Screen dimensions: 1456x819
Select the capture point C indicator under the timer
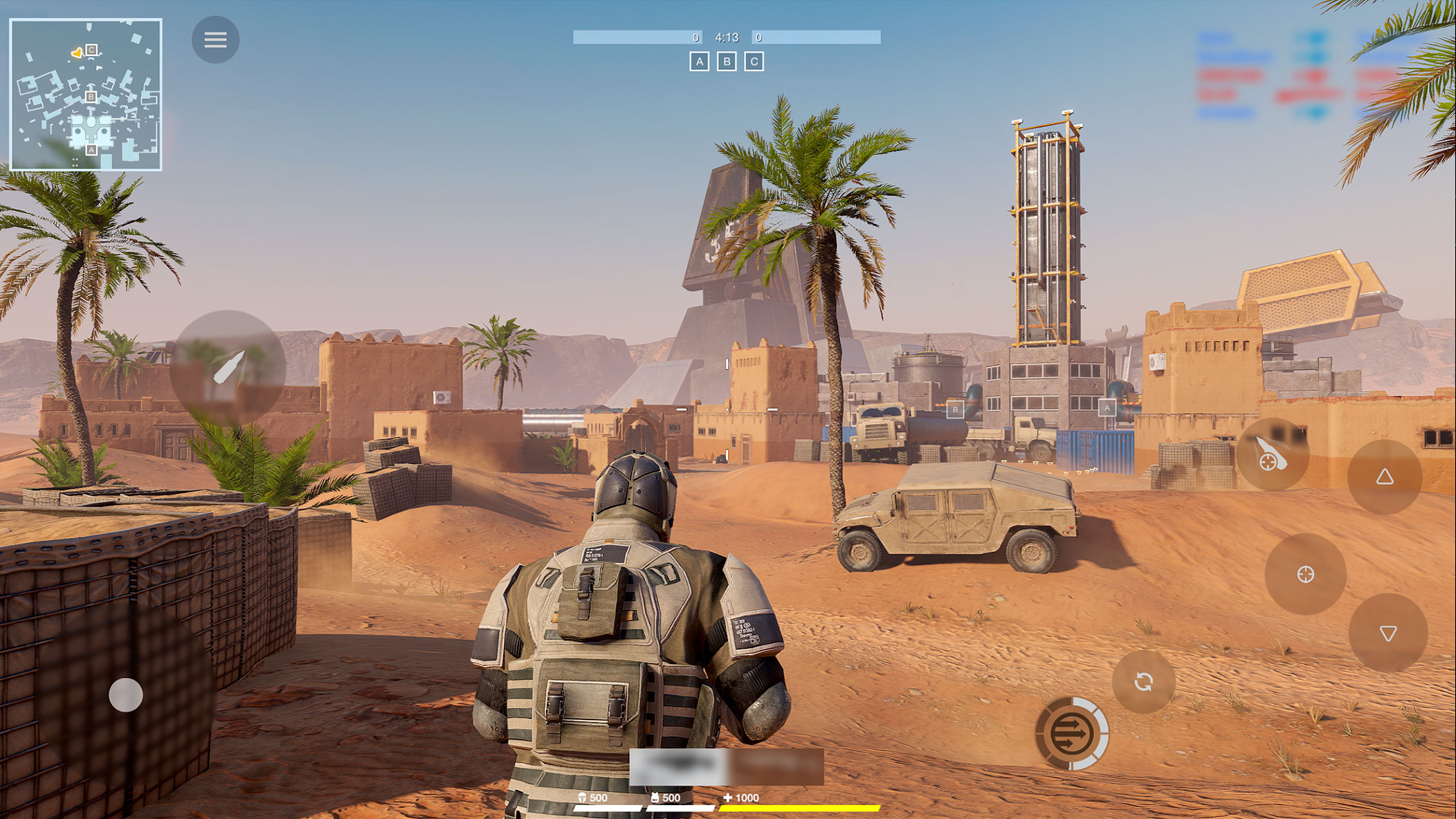click(754, 62)
